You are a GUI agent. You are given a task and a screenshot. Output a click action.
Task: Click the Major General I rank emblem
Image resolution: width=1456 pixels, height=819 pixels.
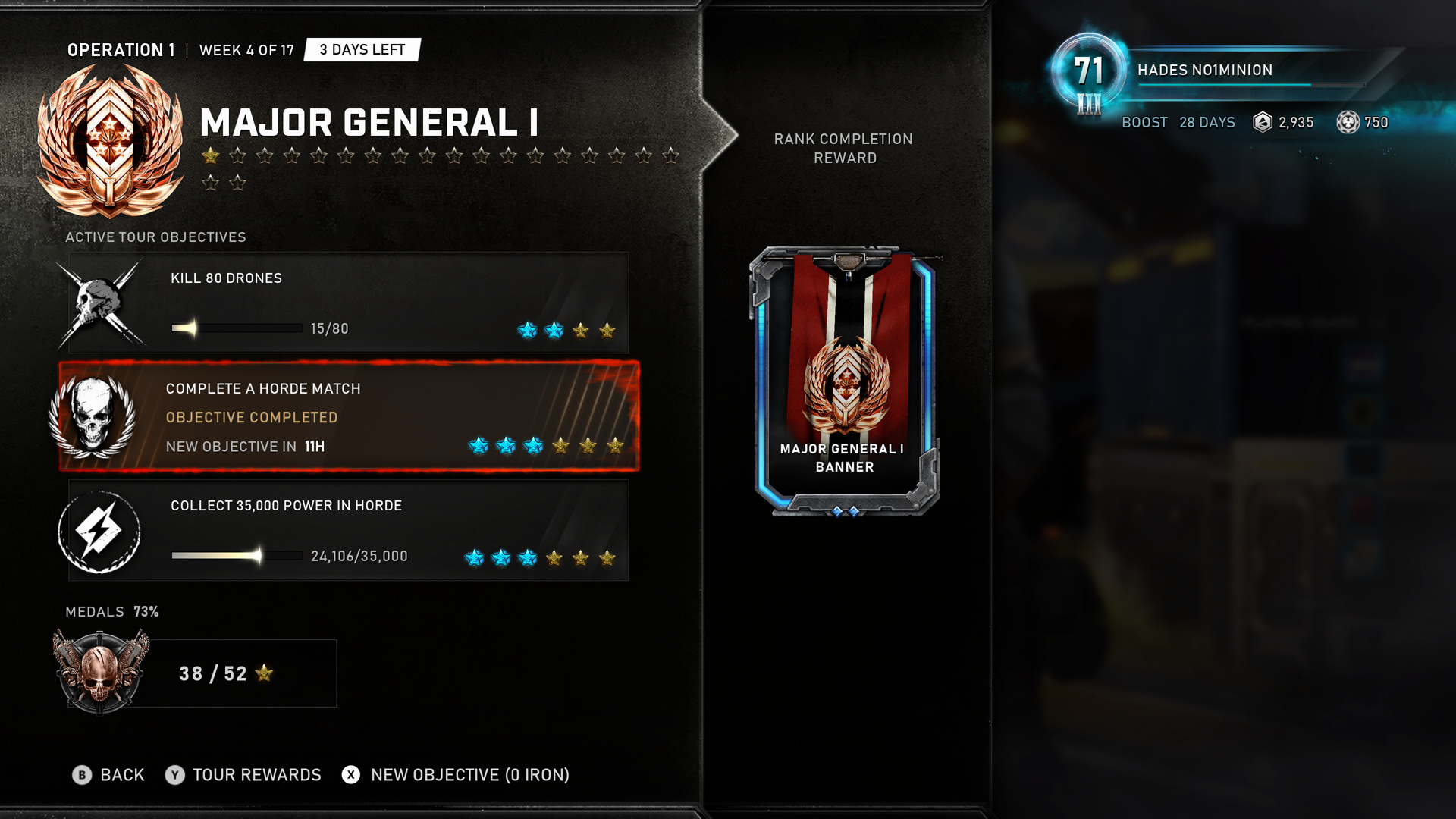111,141
